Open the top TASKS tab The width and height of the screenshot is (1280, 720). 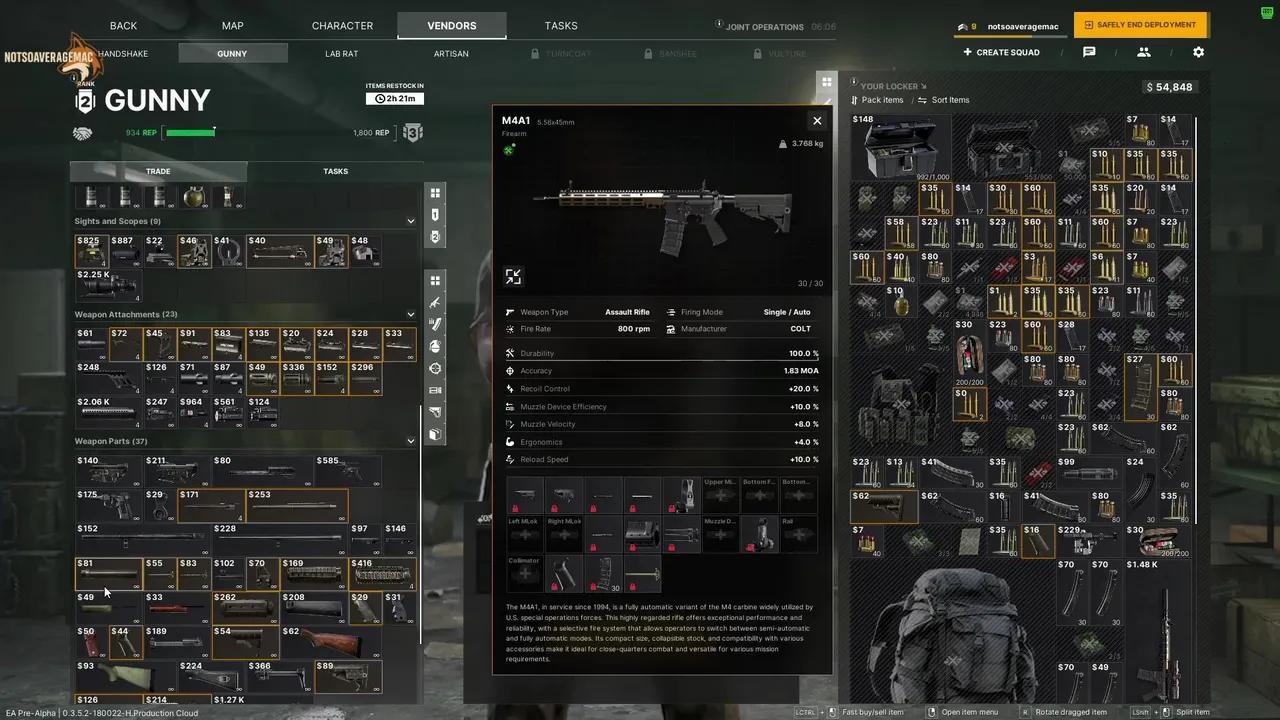[561, 26]
